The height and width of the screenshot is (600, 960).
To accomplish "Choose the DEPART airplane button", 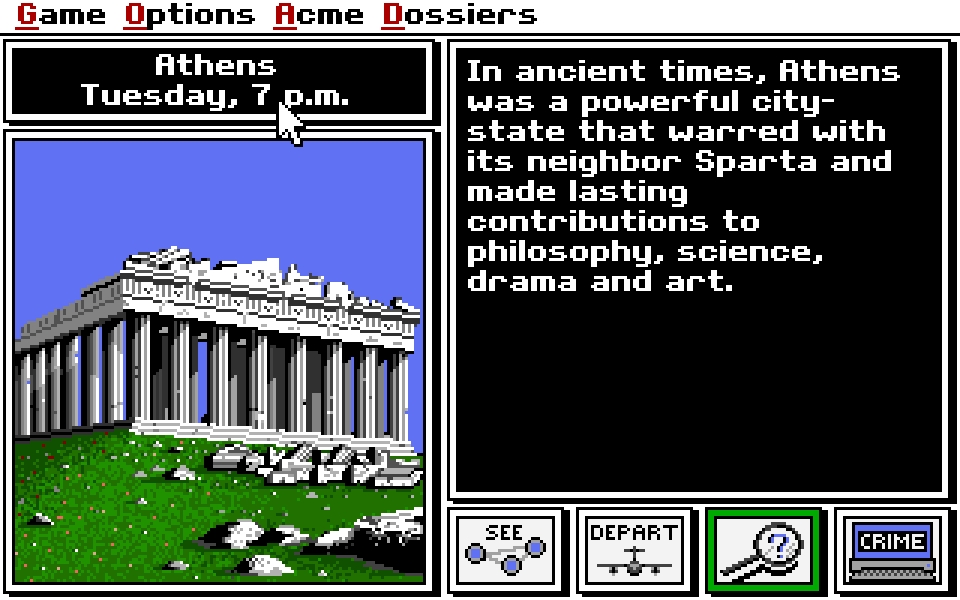I will (x=634, y=549).
